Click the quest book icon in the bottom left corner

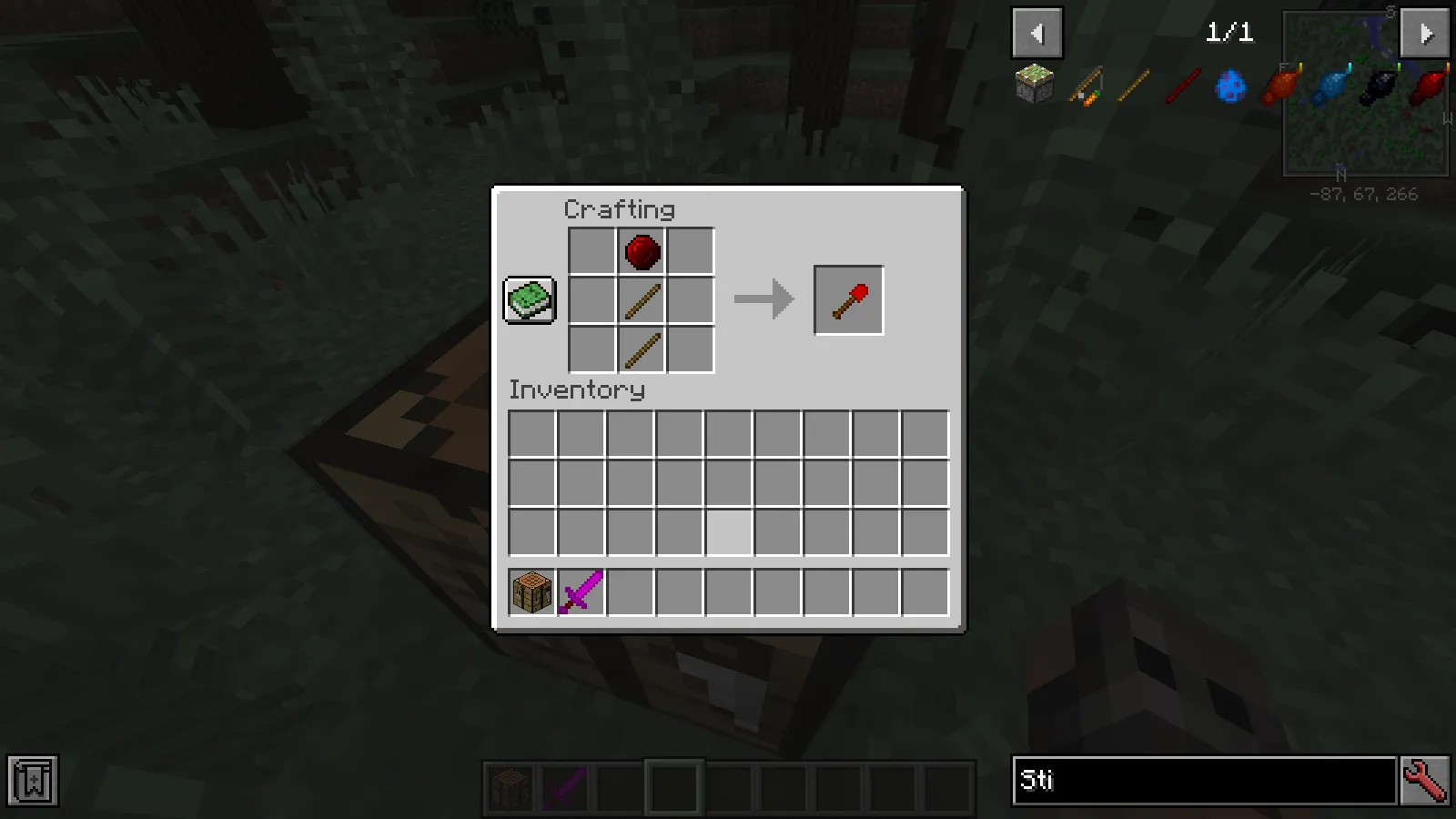[33, 780]
